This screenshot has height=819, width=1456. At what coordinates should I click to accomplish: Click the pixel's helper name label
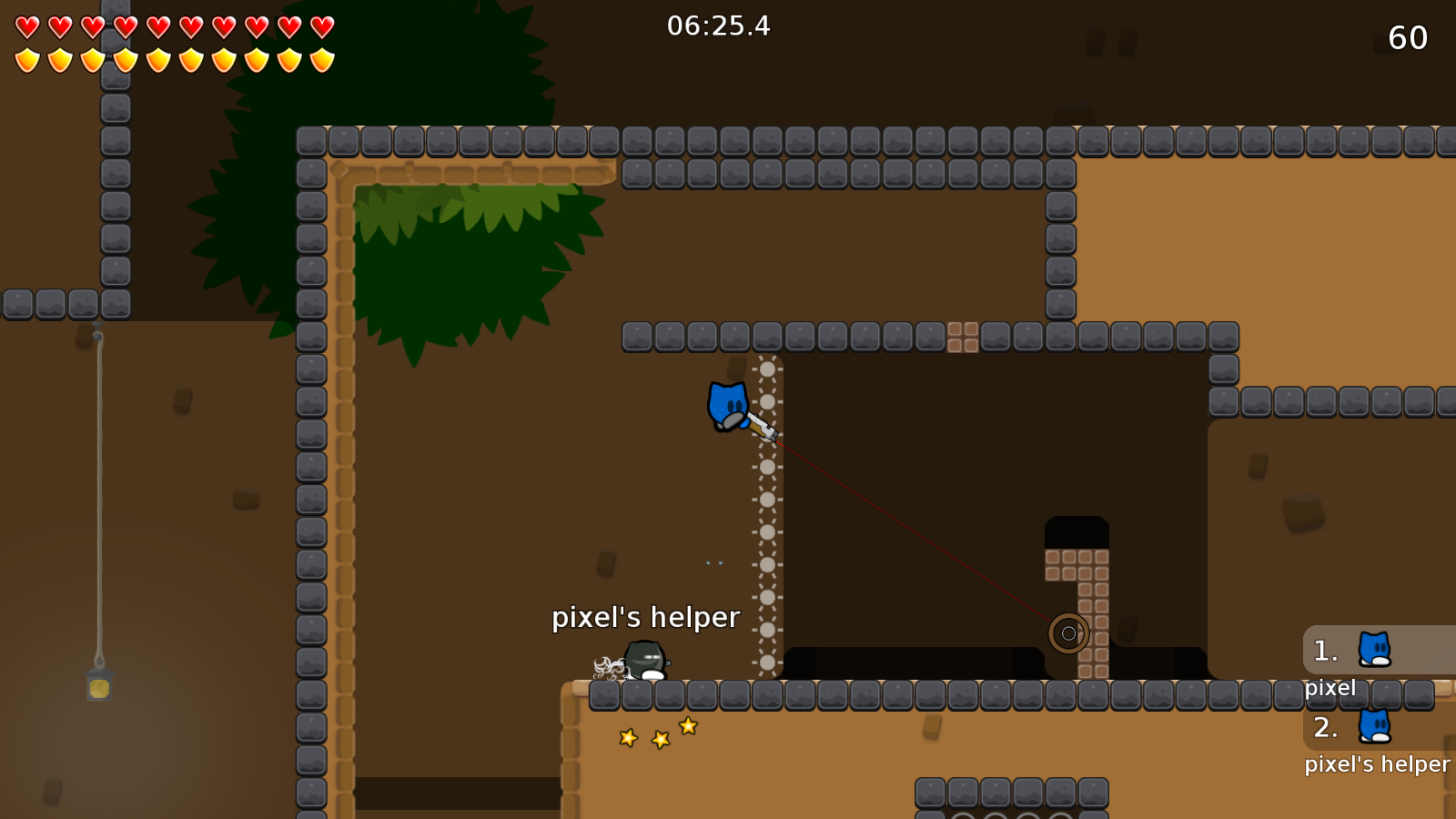[x=646, y=617]
